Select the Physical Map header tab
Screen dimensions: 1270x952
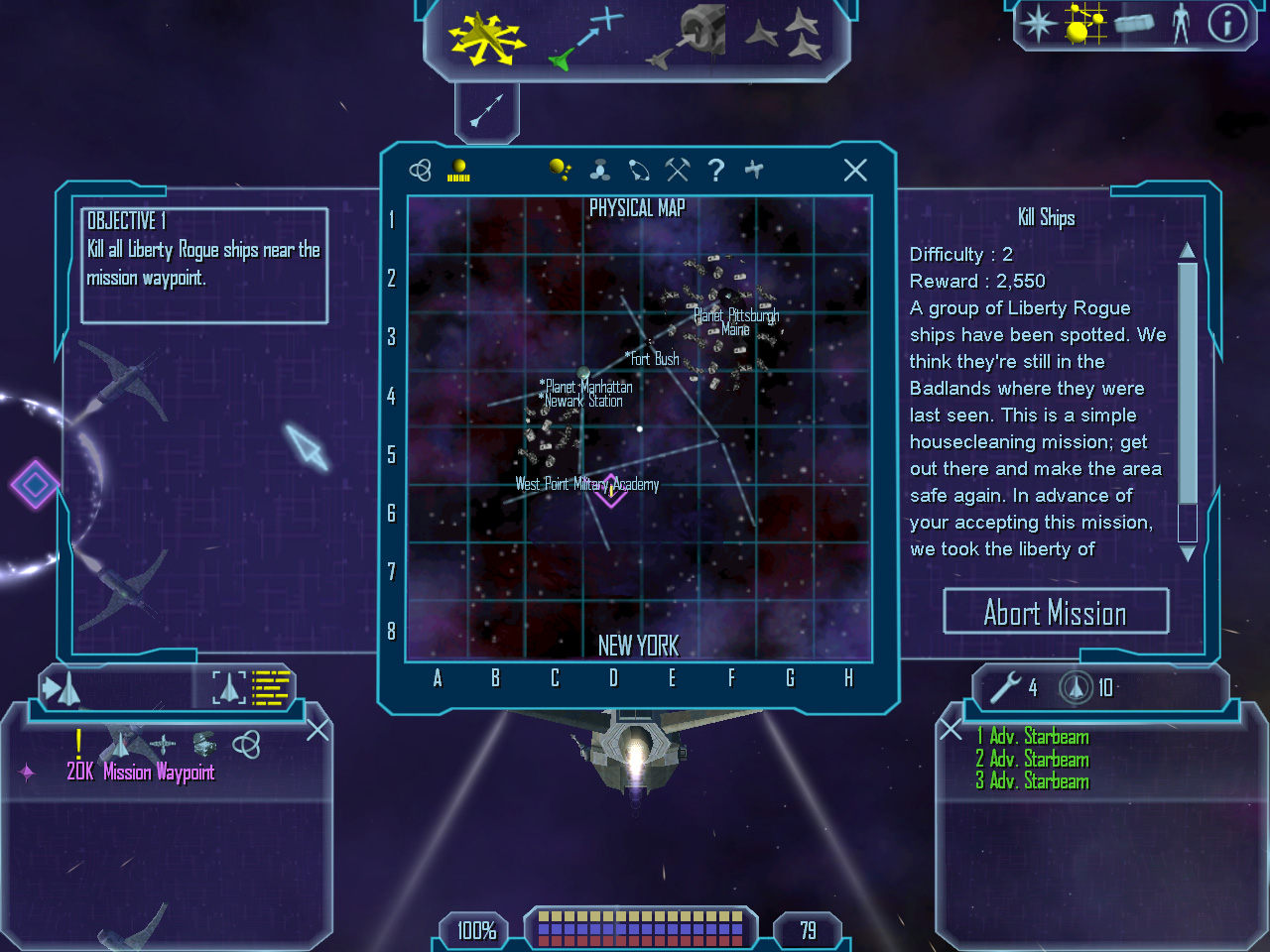pyautogui.click(x=638, y=209)
